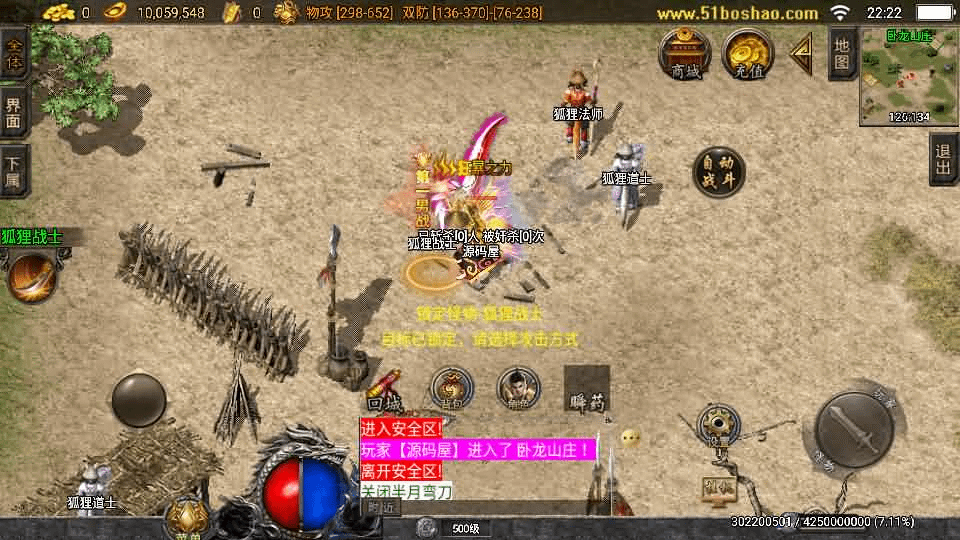Select the 下属 subordinates tab
Image resolution: width=960 pixels, height=540 pixels.
pyautogui.click(x=14, y=170)
